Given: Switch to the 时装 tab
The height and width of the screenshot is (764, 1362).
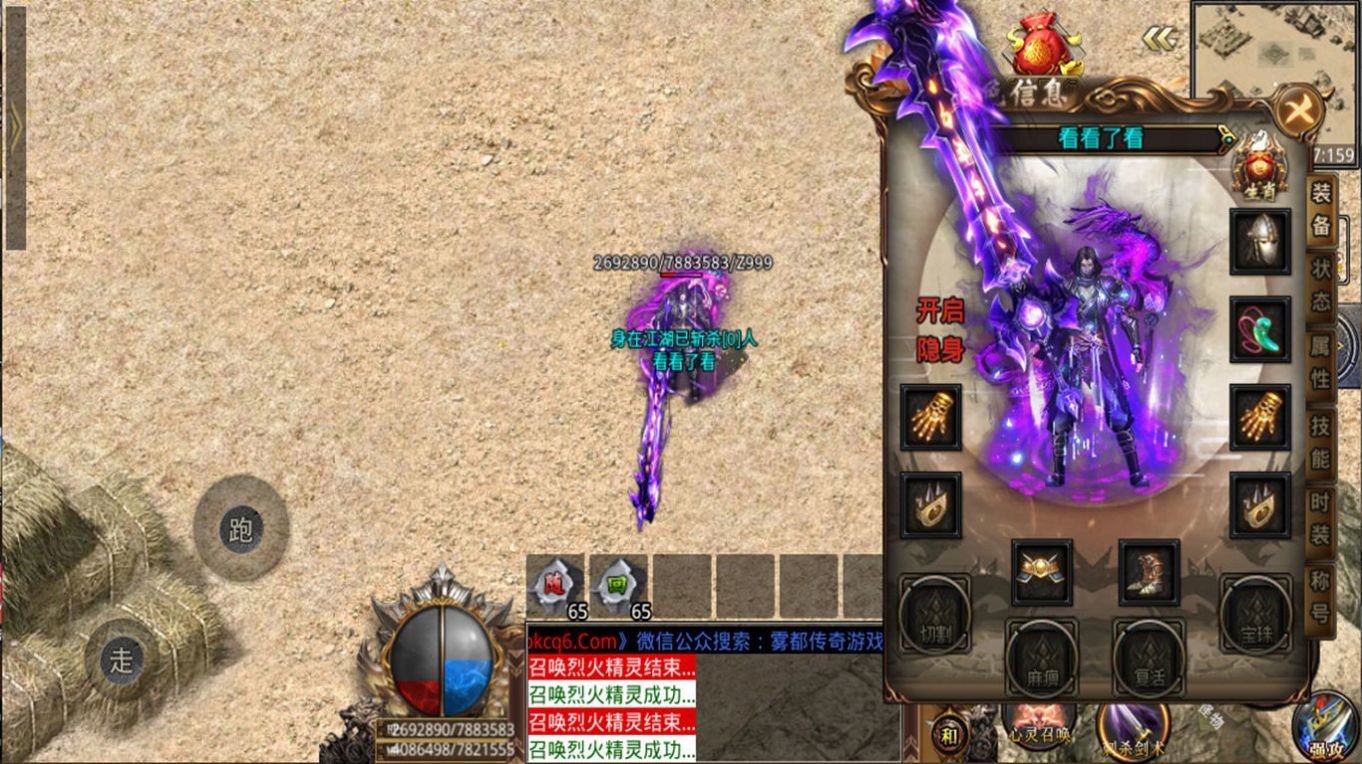Looking at the screenshot, I should click(x=1322, y=522).
